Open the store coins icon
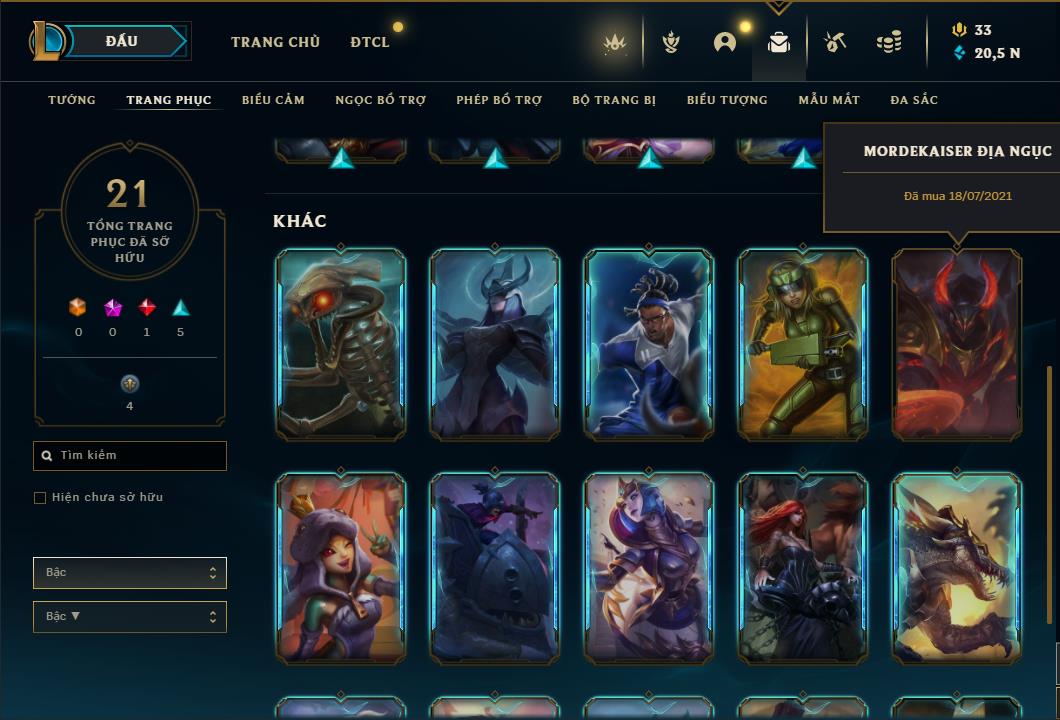The width and height of the screenshot is (1060, 720). (x=888, y=42)
